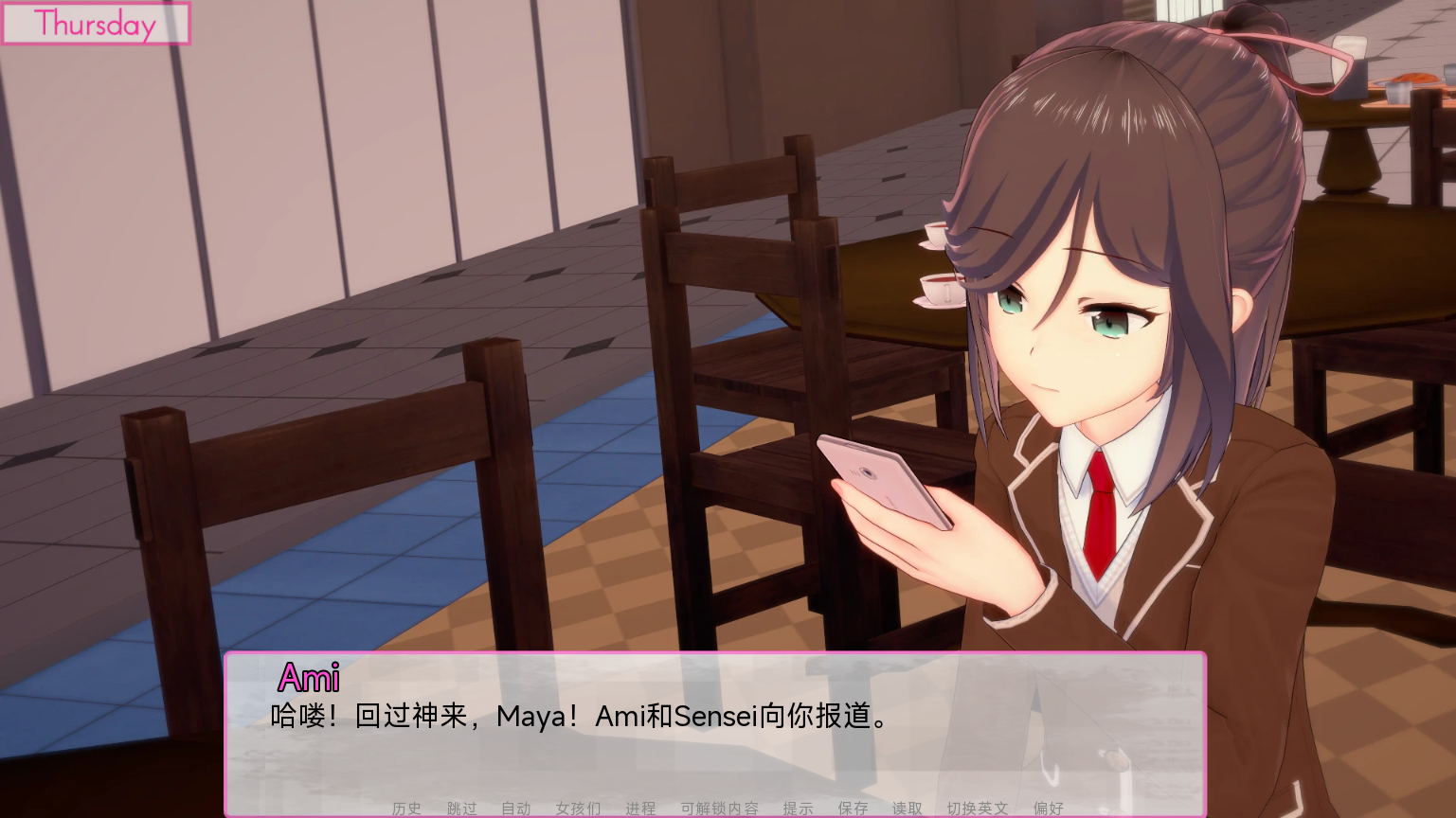Click Ami's speaker name label
This screenshot has height=818, width=1456.
click(x=312, y=678)
